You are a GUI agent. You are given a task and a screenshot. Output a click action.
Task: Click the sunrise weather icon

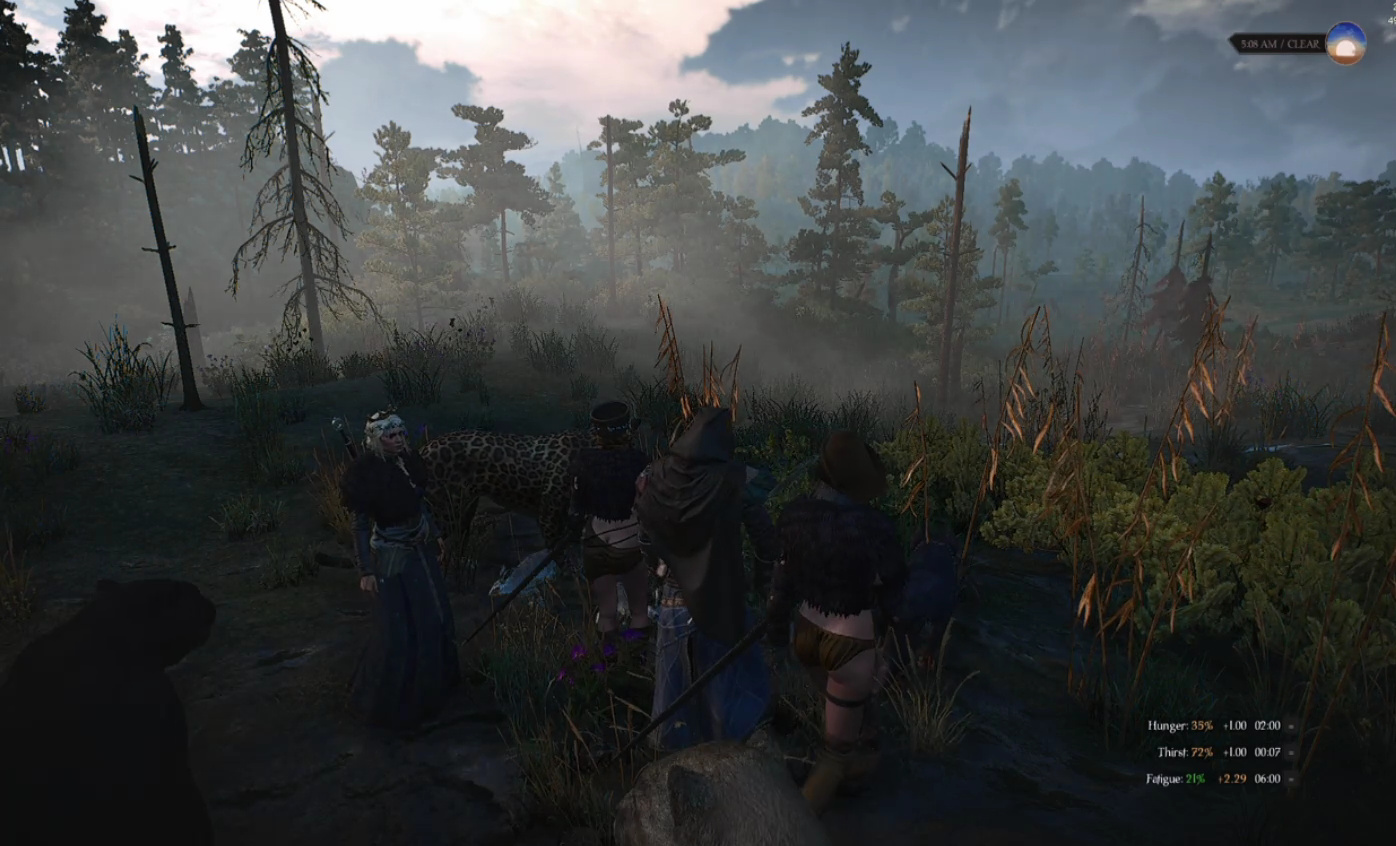(x=1346, y=43)
